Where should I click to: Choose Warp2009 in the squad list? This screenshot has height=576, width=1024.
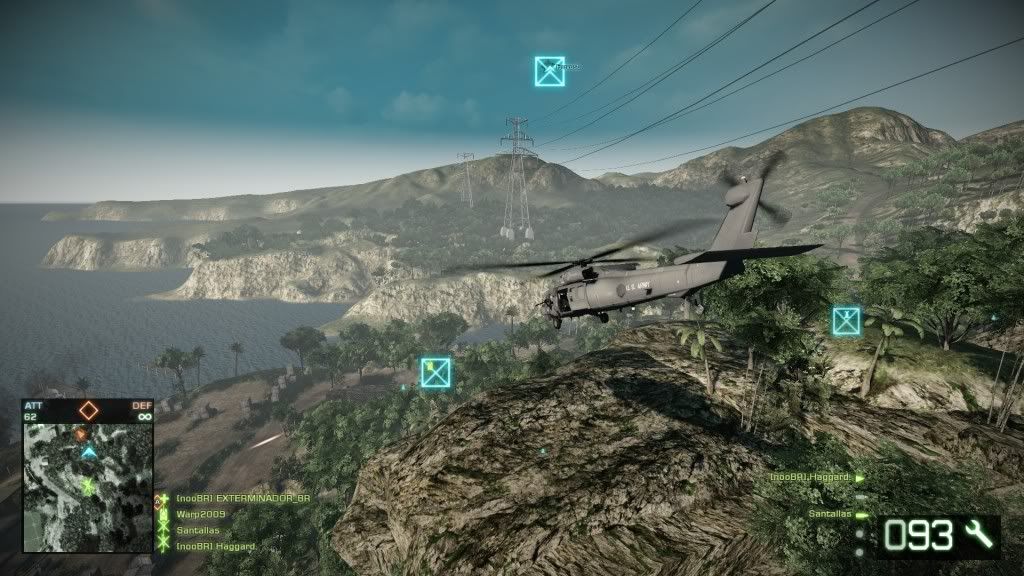(x=200, y=514)
